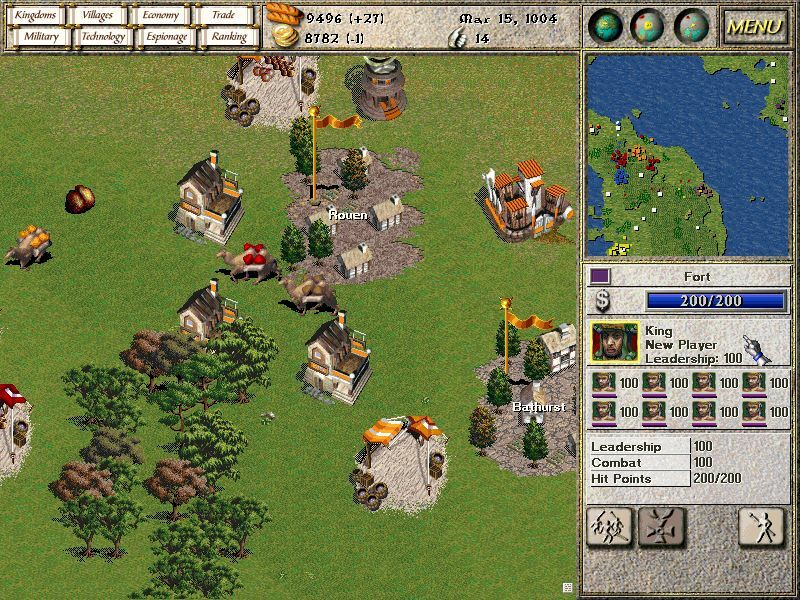800x600 pixels.
Task: Show the Economy report
Action: click(x=160, y=15)
